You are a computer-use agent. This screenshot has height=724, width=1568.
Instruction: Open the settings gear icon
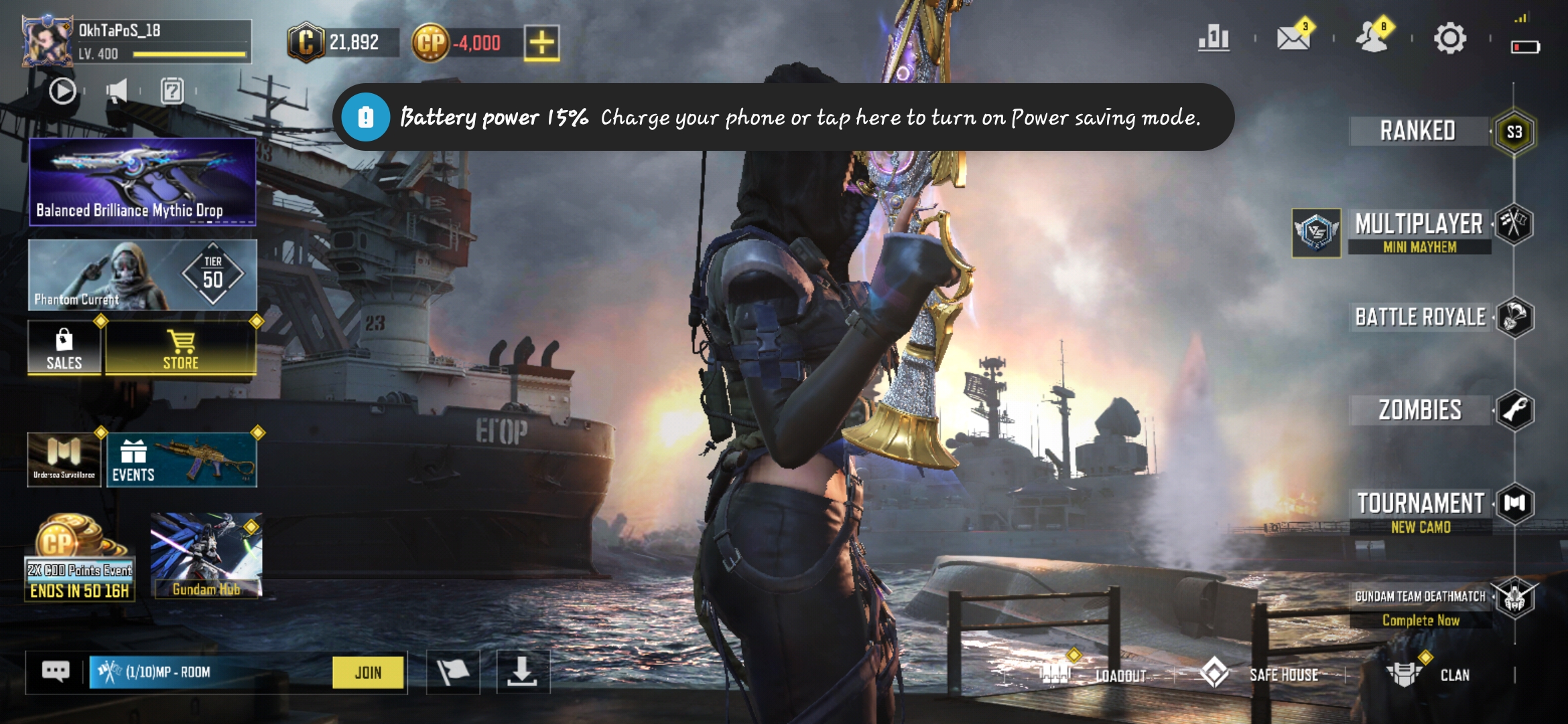pyautogui.click(x=1449, y=38)
